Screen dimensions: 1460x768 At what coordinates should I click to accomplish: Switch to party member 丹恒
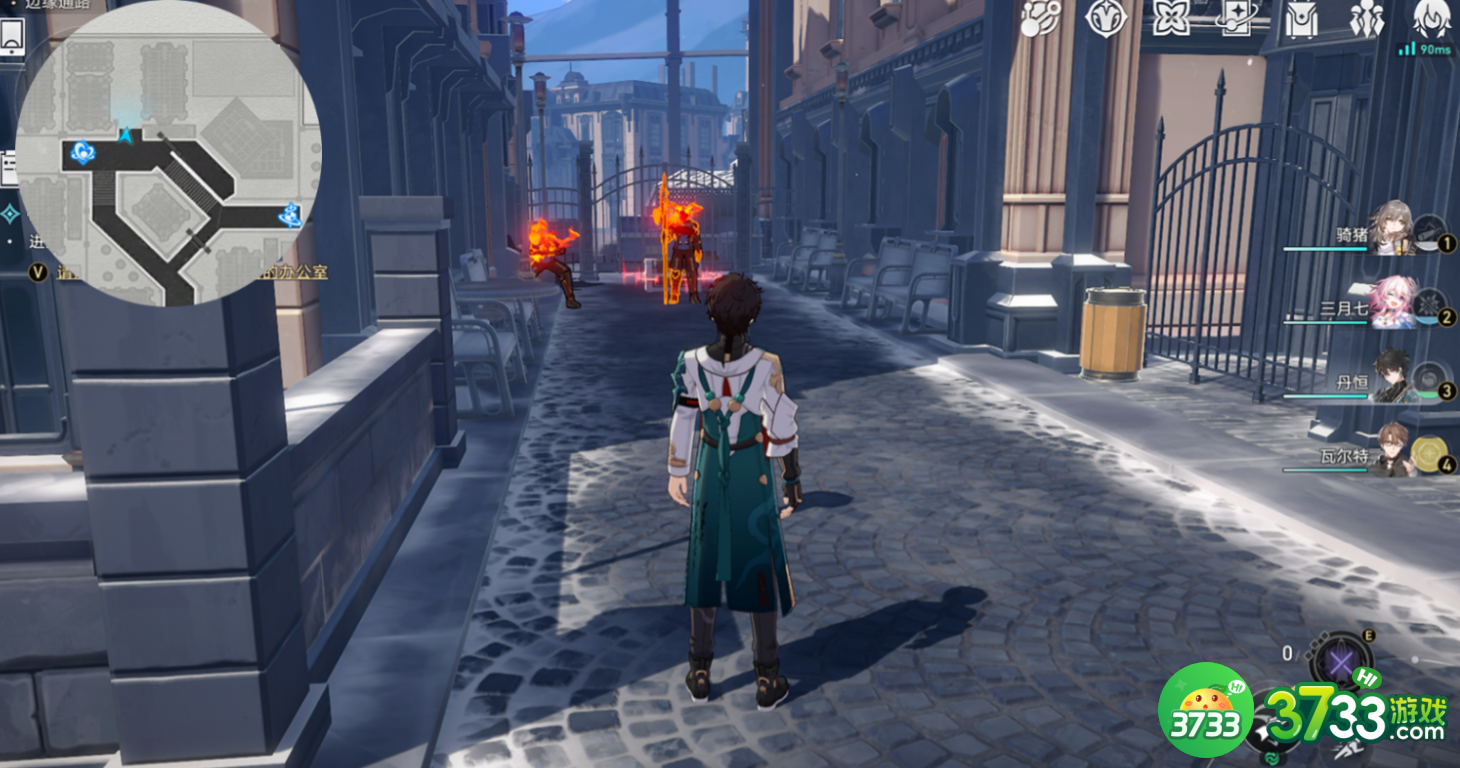click(x=1392, y=377)
